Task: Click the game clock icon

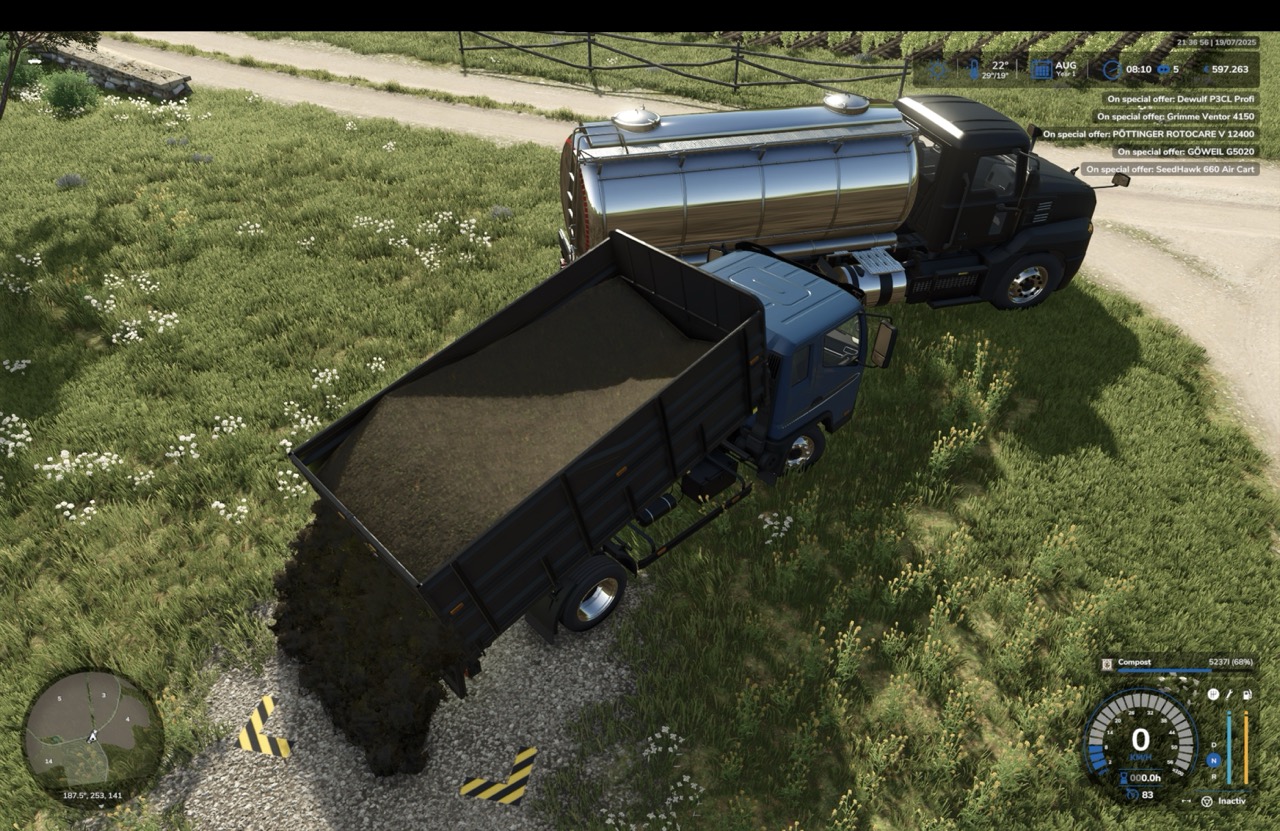Action: (x=1111, y=70)
